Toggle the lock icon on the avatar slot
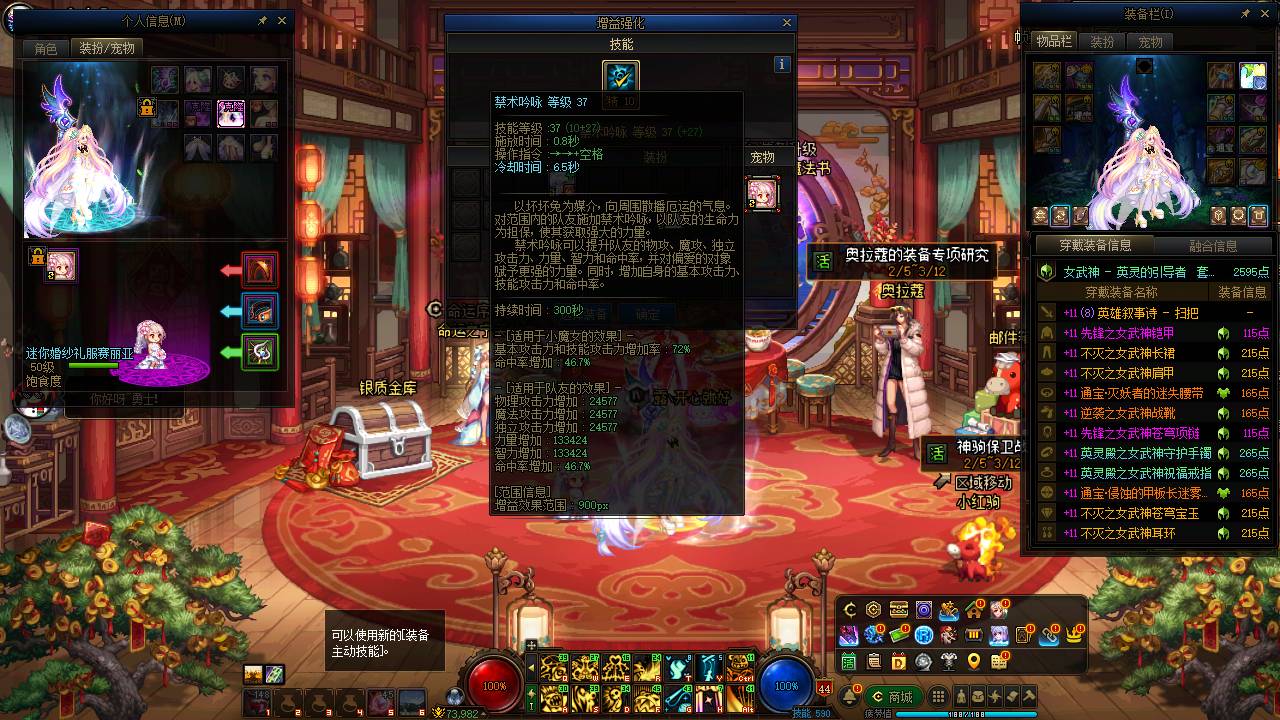Image resolution: width=1280 pixels, height=720 pixels. tap(36, 258)
